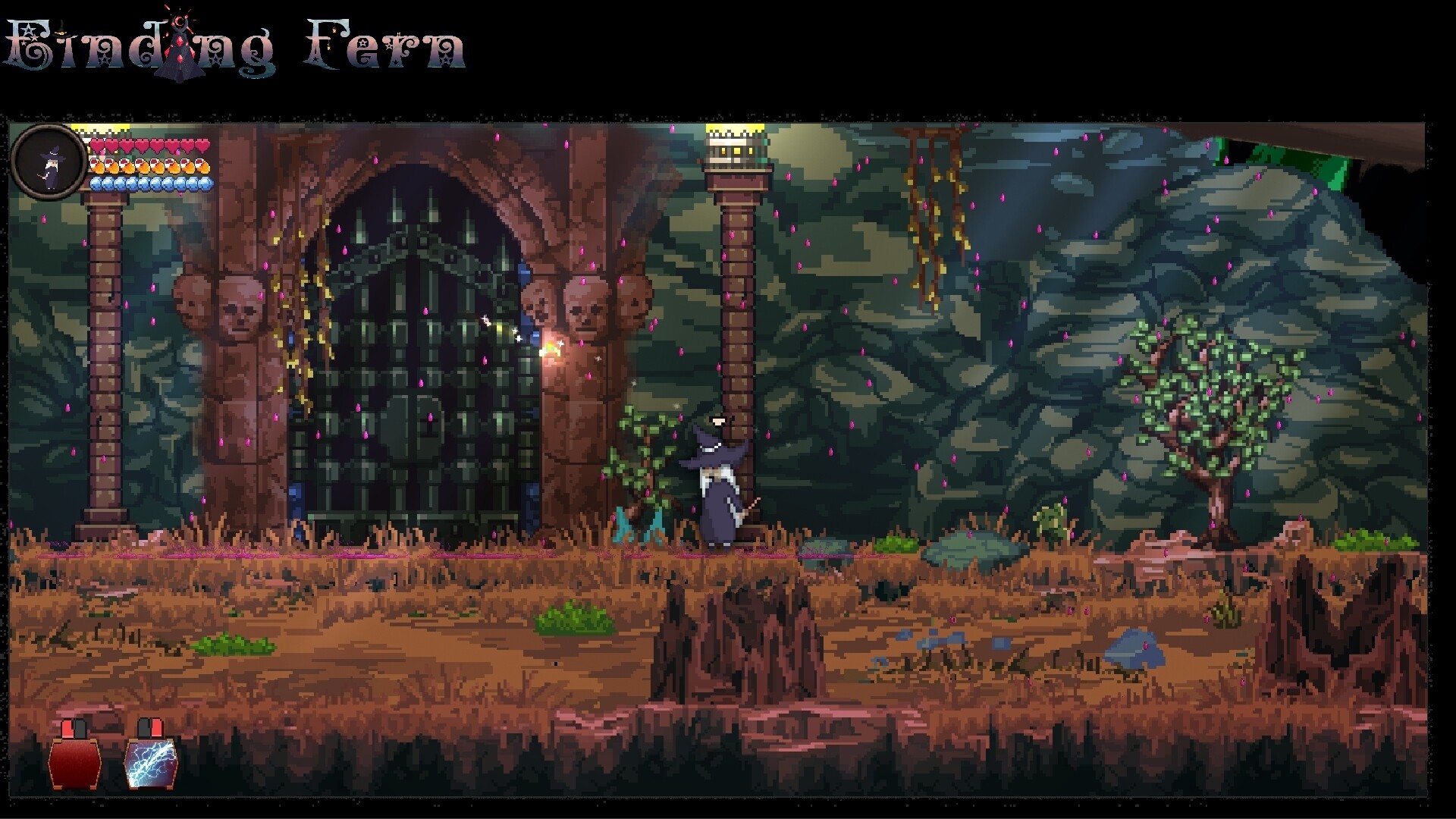The height and width of the screenshot is (819, 1456).
Task: Click the right mouse button indicator on the lightning potion
Action: point(157,726)
